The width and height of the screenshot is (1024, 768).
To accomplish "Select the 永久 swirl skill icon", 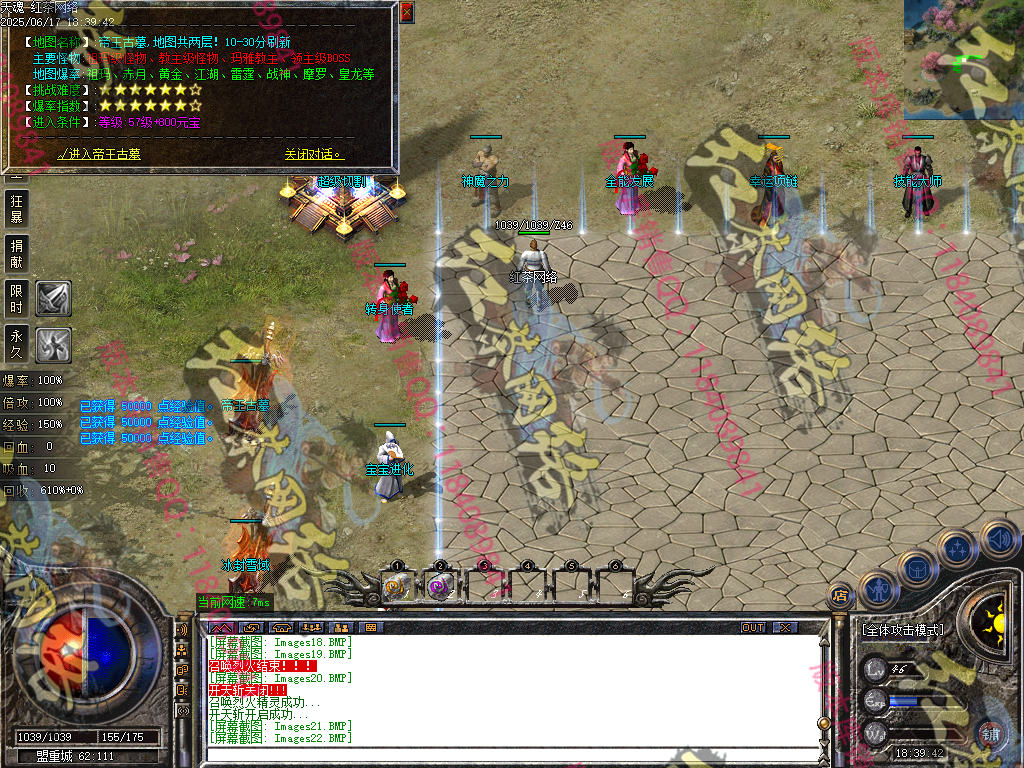I will tap(53, 344).
